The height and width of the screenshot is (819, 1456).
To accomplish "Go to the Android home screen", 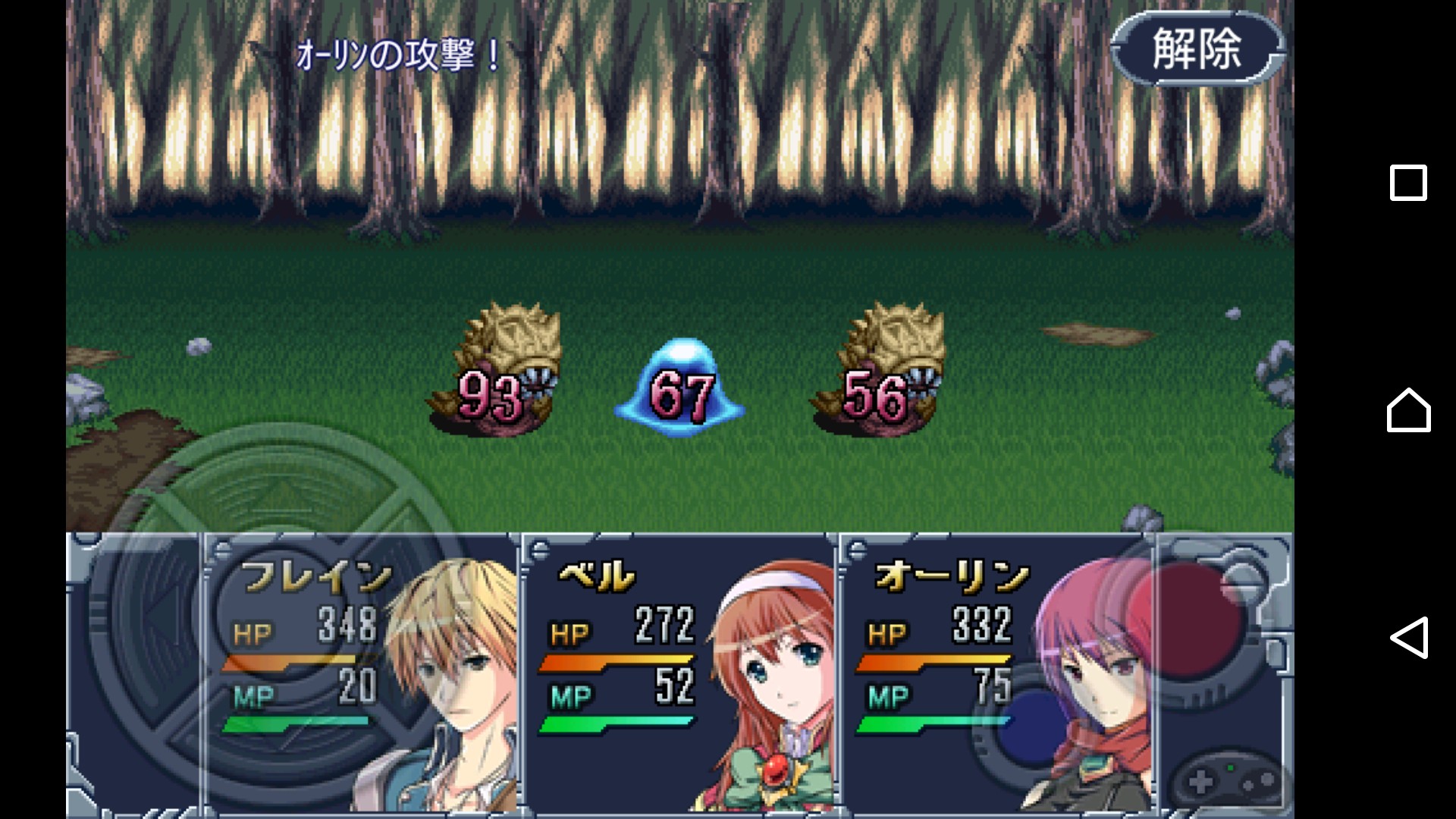I will pos(1408,410).
